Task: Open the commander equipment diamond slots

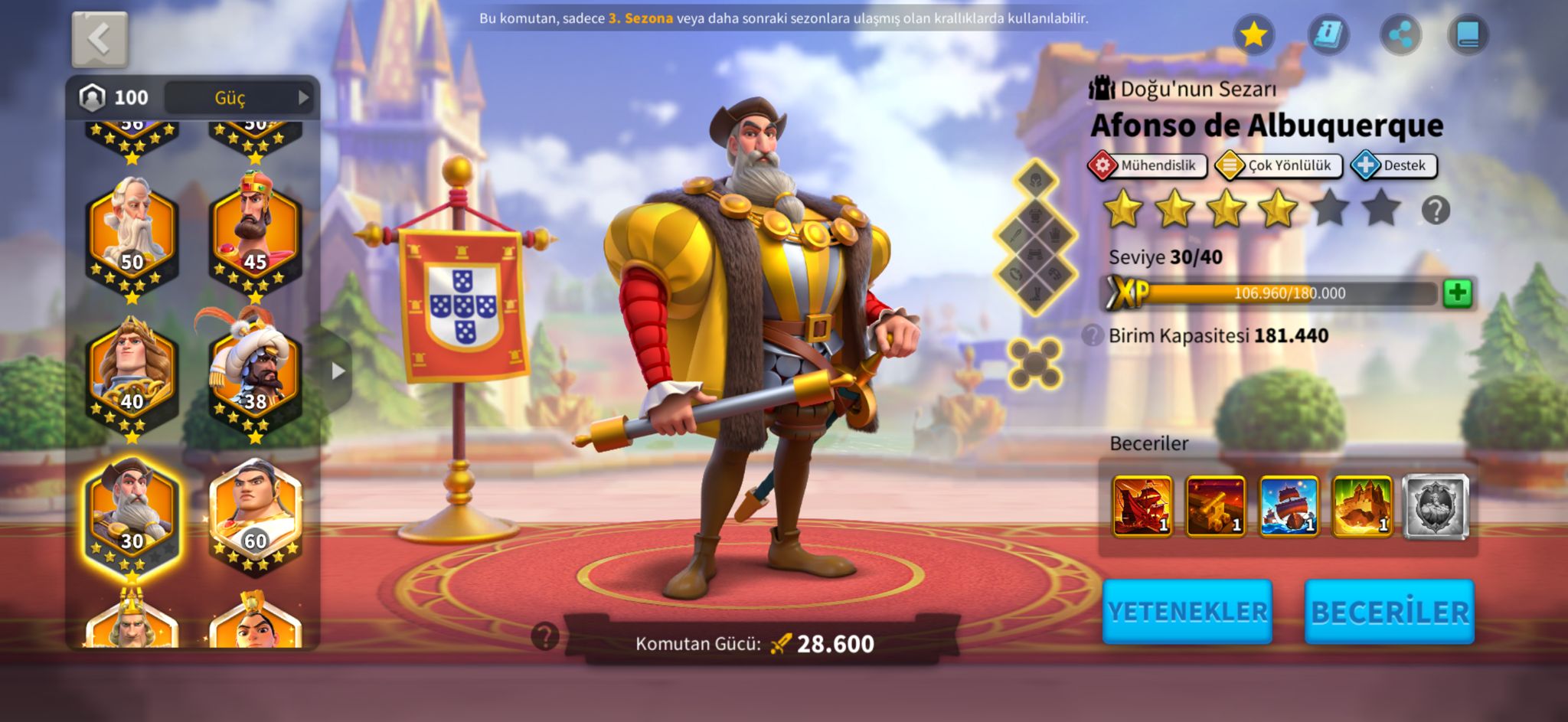Action: [x=1035, y=238]
